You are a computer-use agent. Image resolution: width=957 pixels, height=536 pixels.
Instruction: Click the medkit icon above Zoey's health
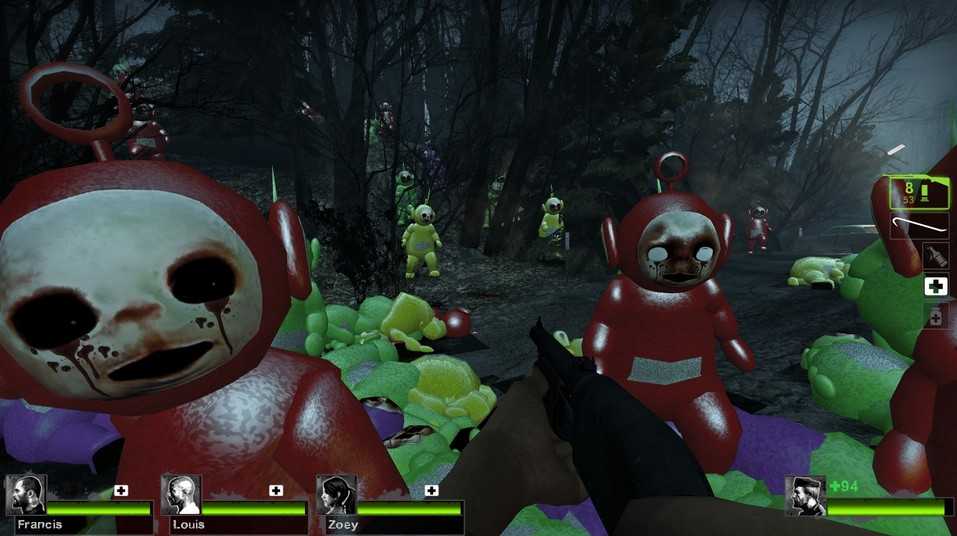(x=432, y=490)
